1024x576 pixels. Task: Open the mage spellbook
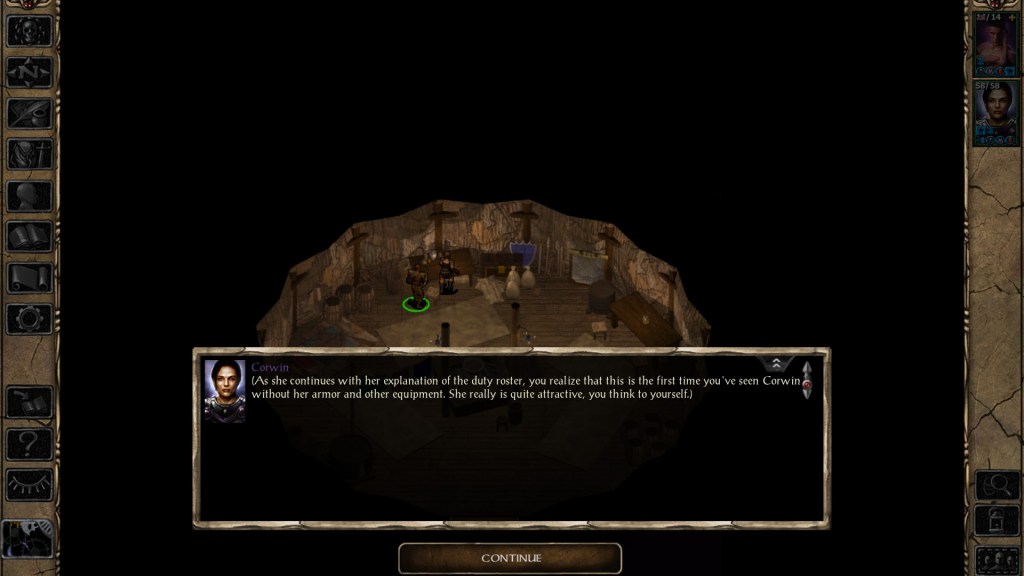(x=29, y=237)
